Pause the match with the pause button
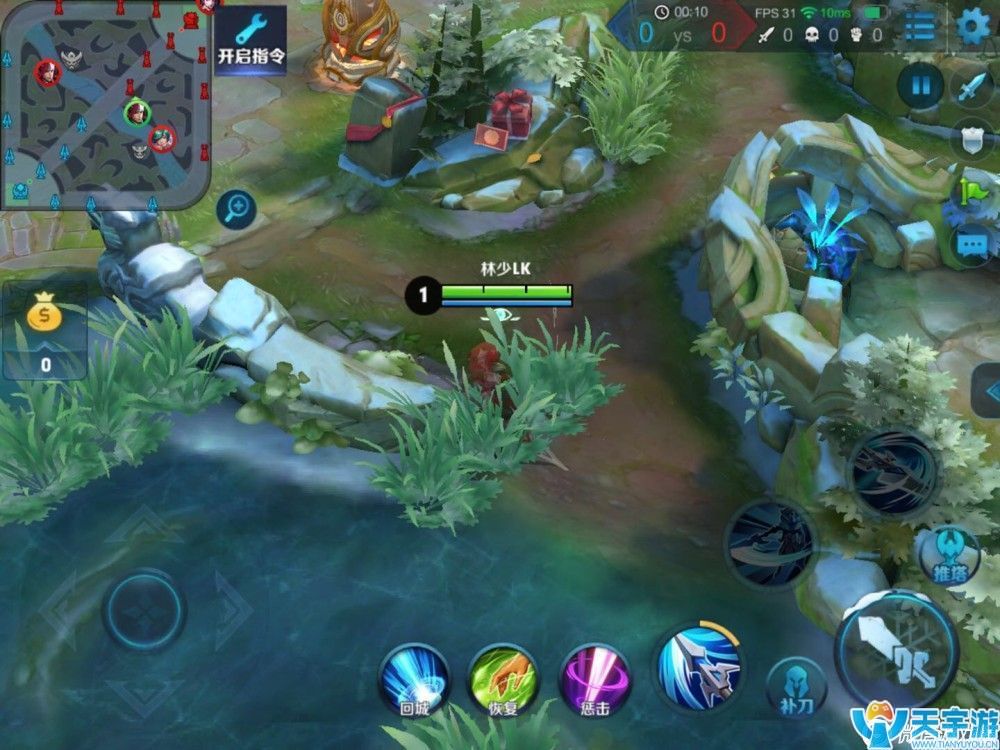This screenshot has width=1000, height=750. tap(920, 85)
